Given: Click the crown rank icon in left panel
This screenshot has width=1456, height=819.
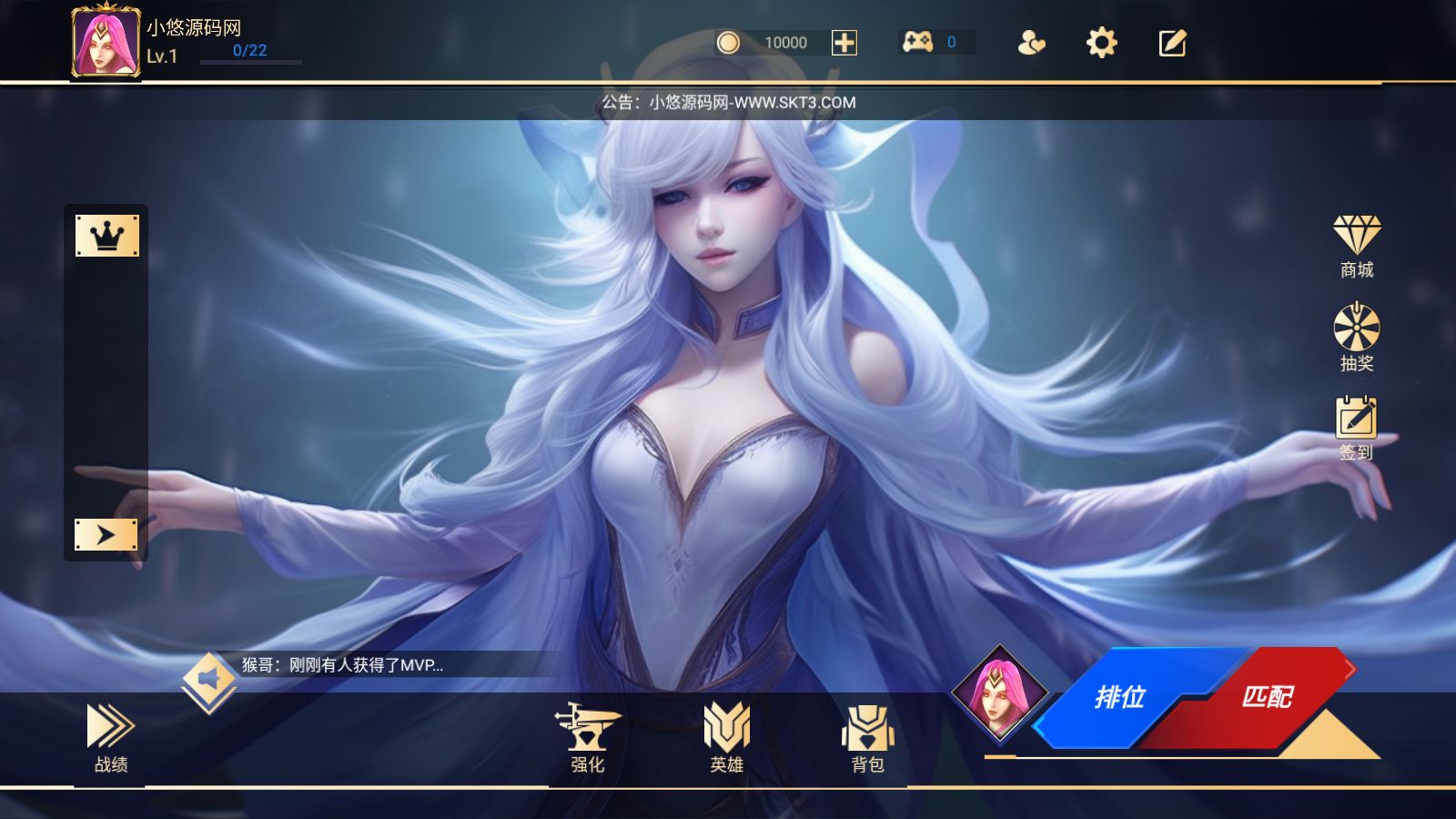Looking at the screenshot, I should (x=108, y=234).
